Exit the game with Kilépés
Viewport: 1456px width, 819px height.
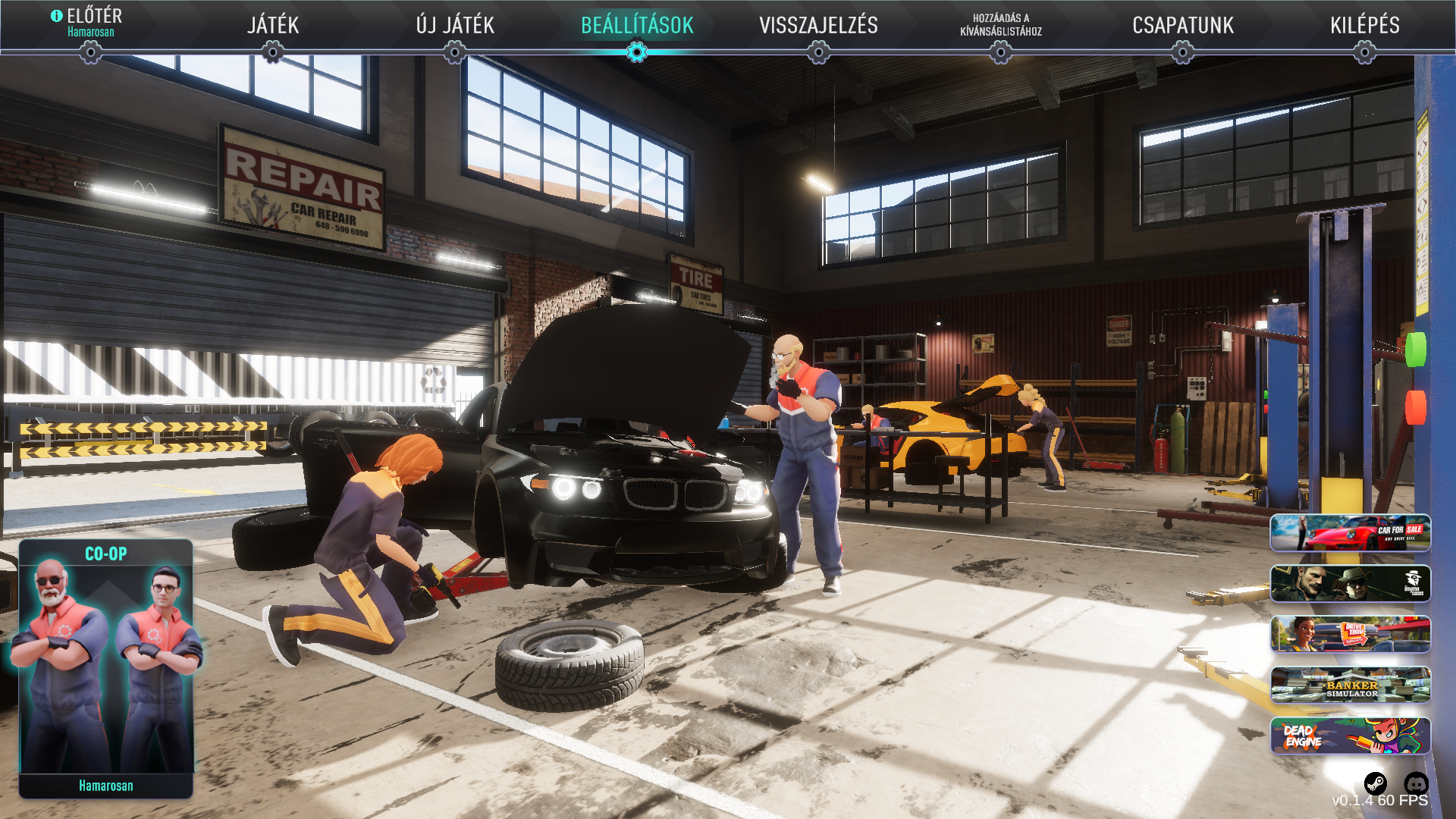click(x=1364, y=25)
